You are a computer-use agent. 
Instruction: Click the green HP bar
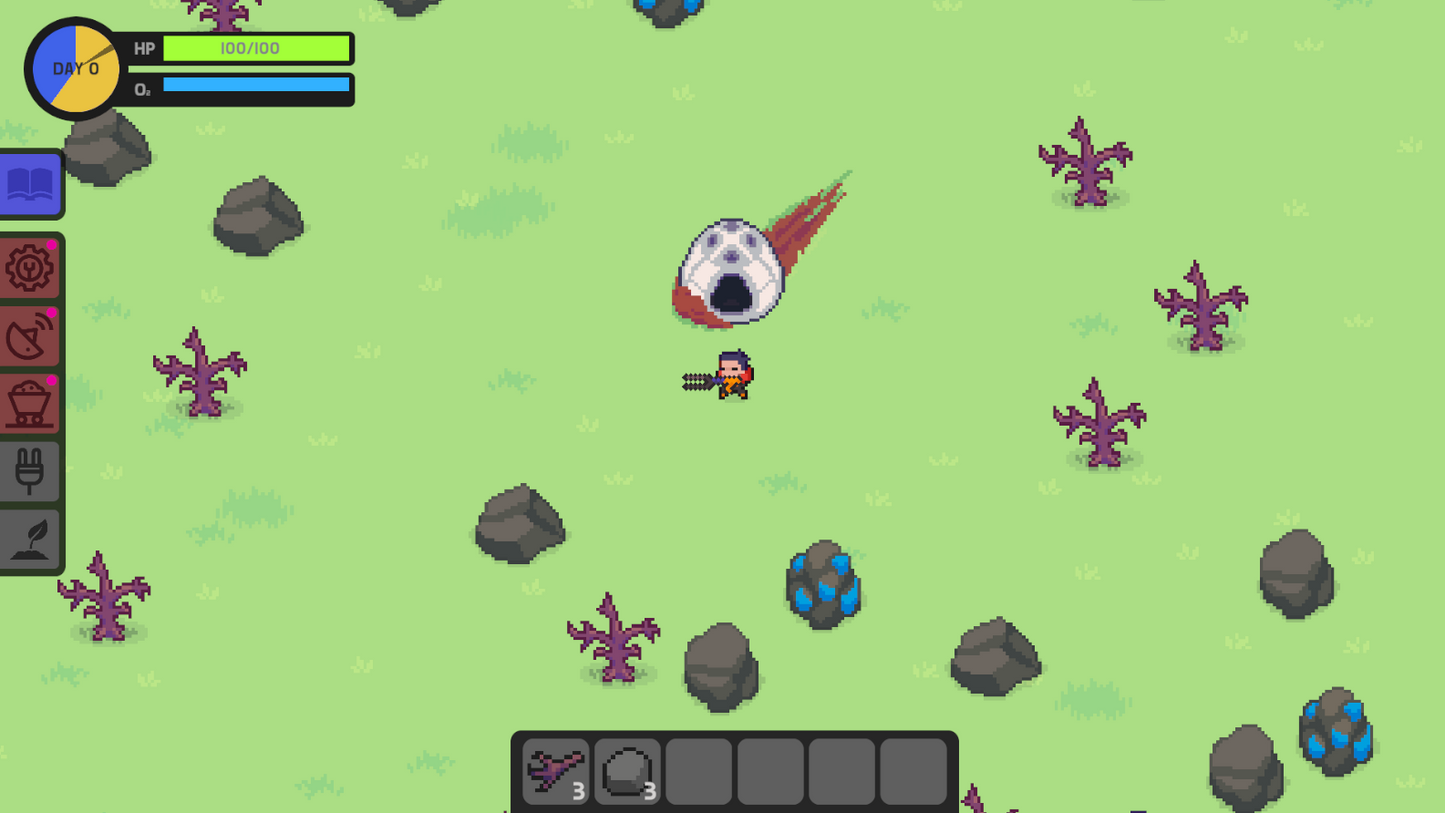tap(255, 48)
